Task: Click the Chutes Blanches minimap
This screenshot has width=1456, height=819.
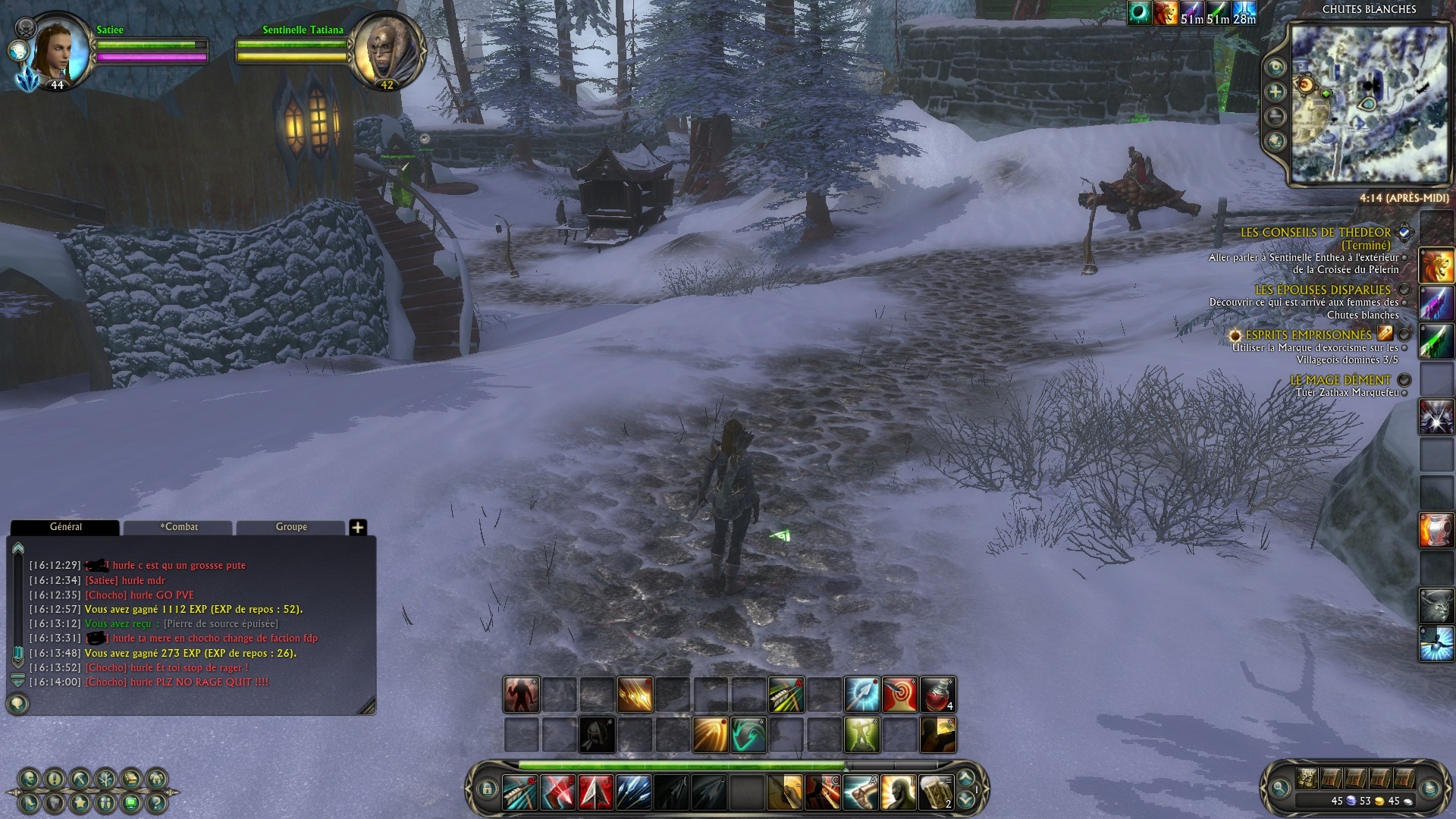Action: coord(1370,105)
